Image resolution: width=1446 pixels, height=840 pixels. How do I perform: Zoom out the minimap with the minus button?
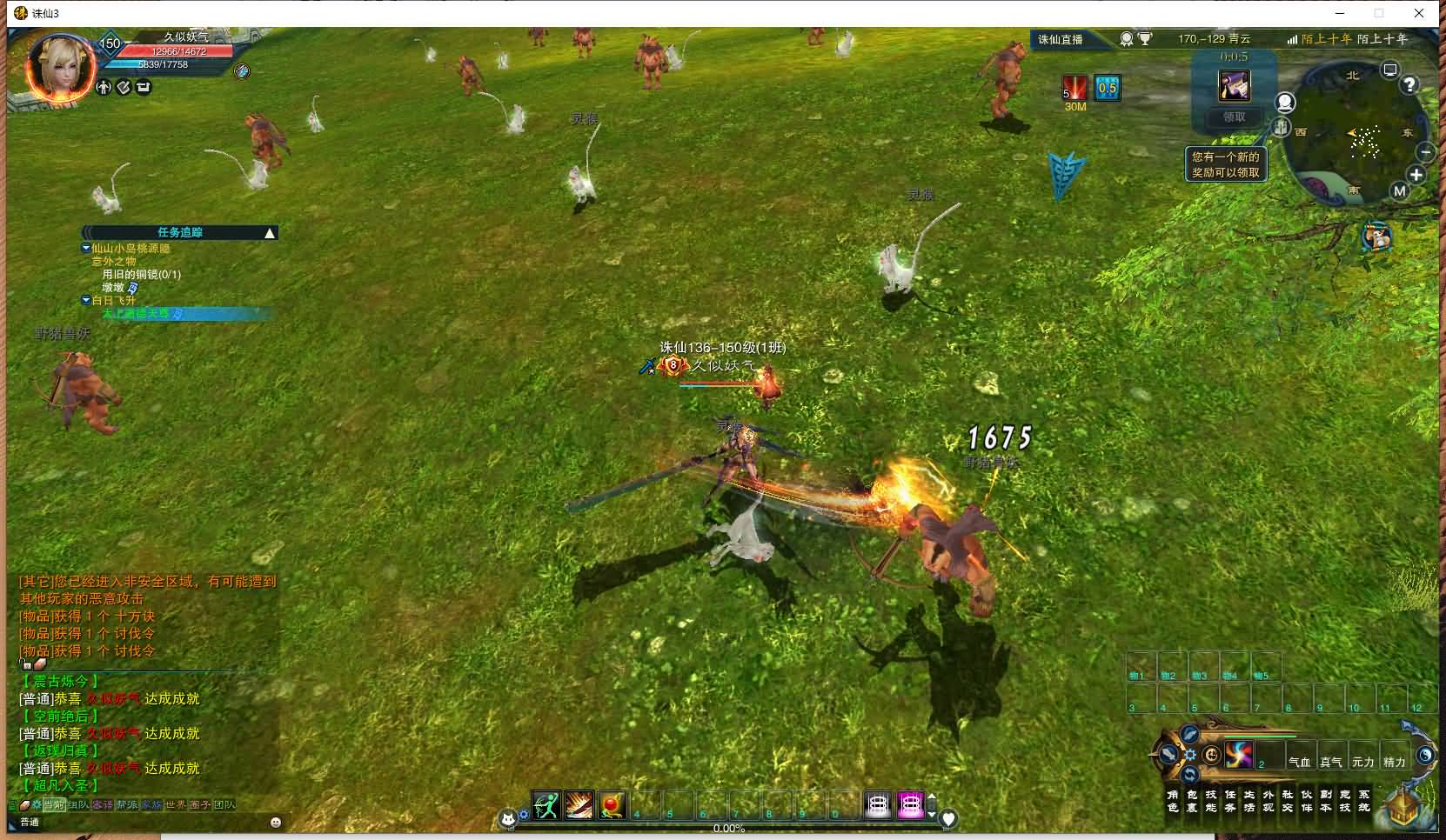1425,151
